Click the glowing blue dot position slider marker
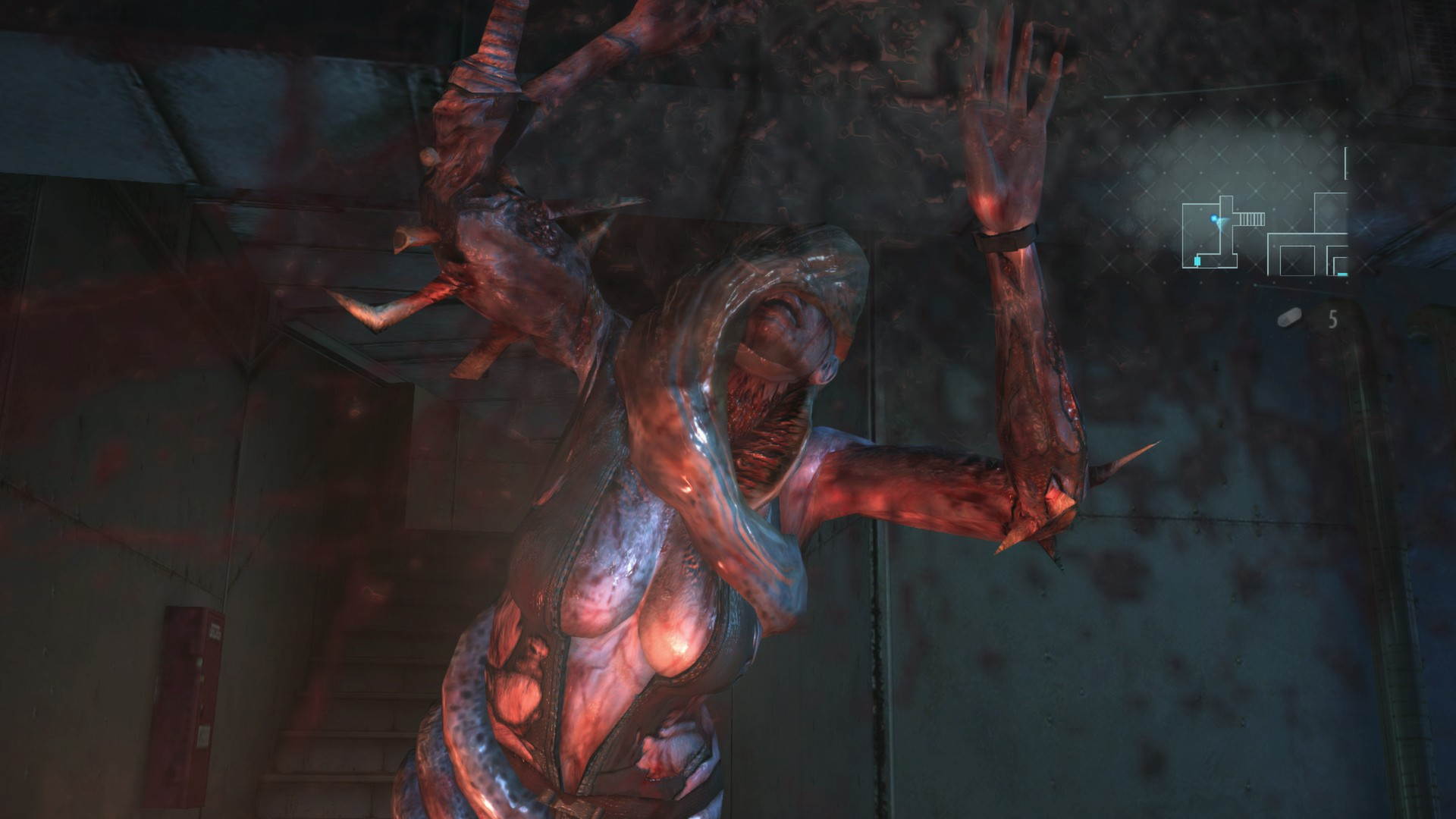1456x819 pixels. 1213,217
